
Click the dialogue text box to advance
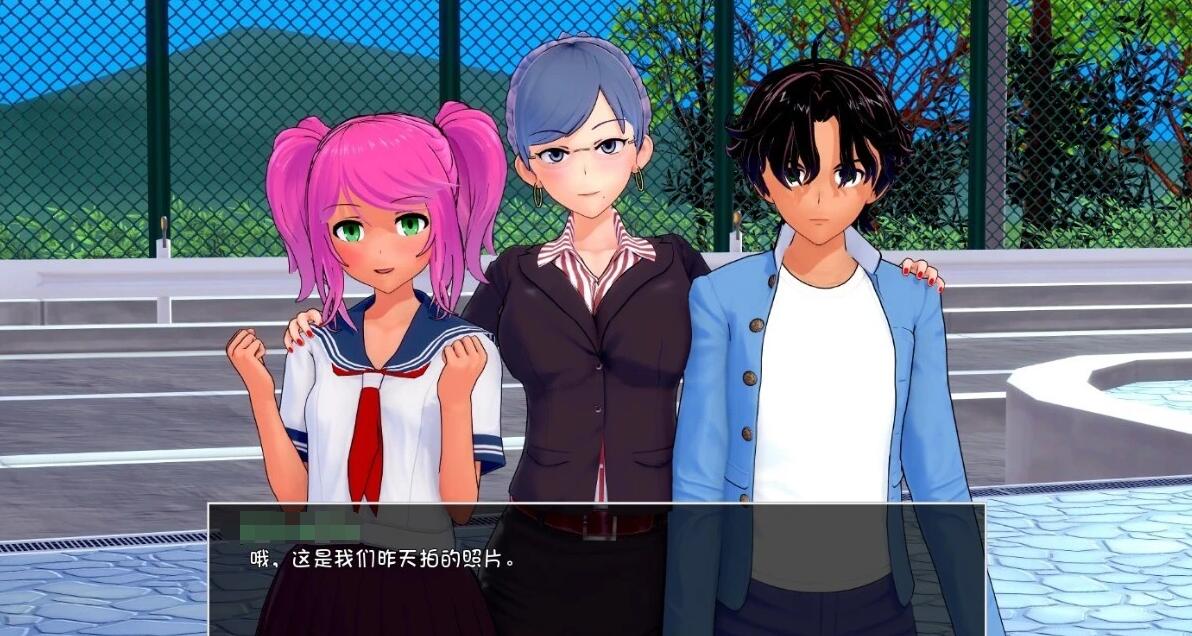[x=596, y=568]
